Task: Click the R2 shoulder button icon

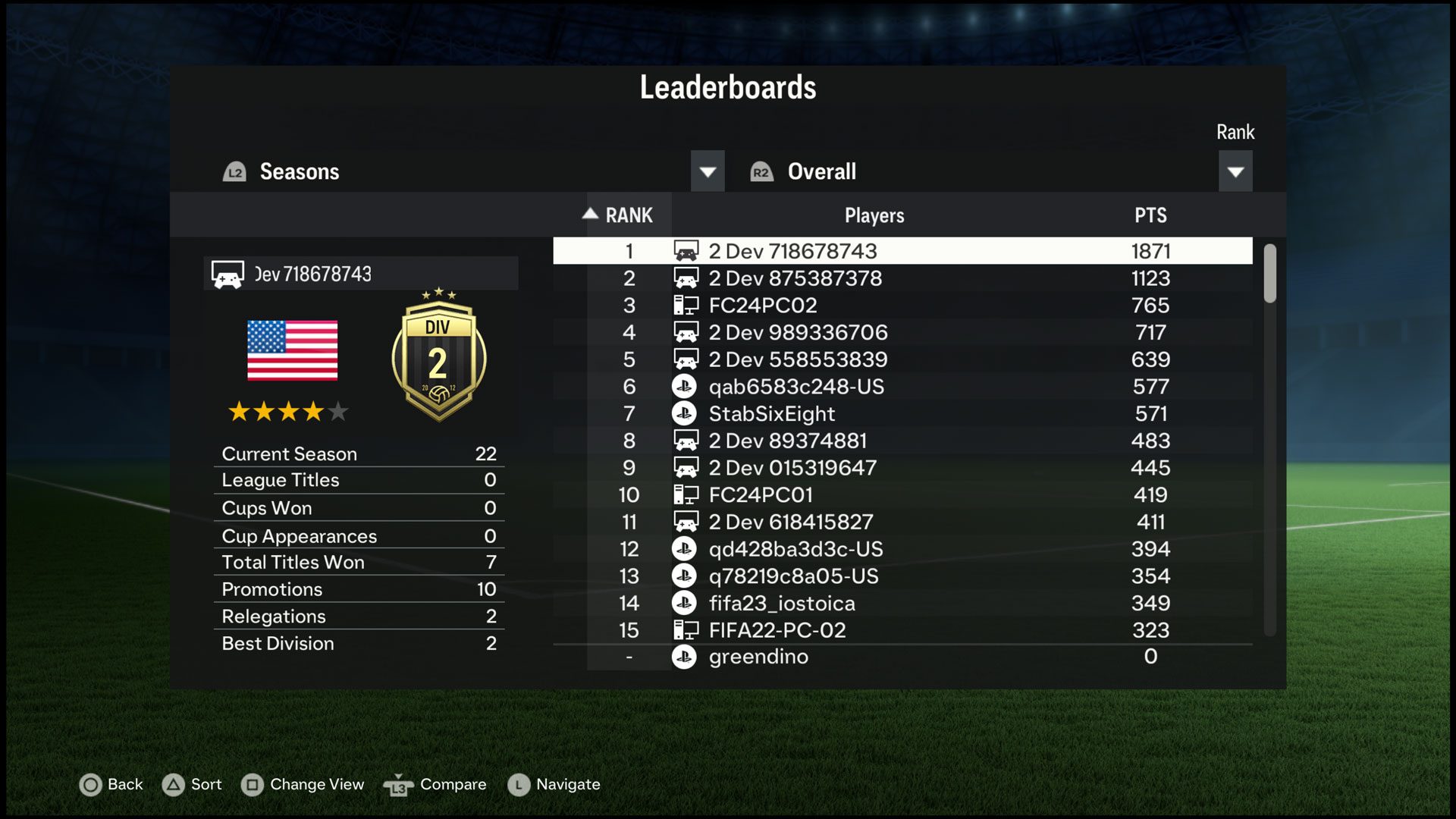Action: [761, 171]
